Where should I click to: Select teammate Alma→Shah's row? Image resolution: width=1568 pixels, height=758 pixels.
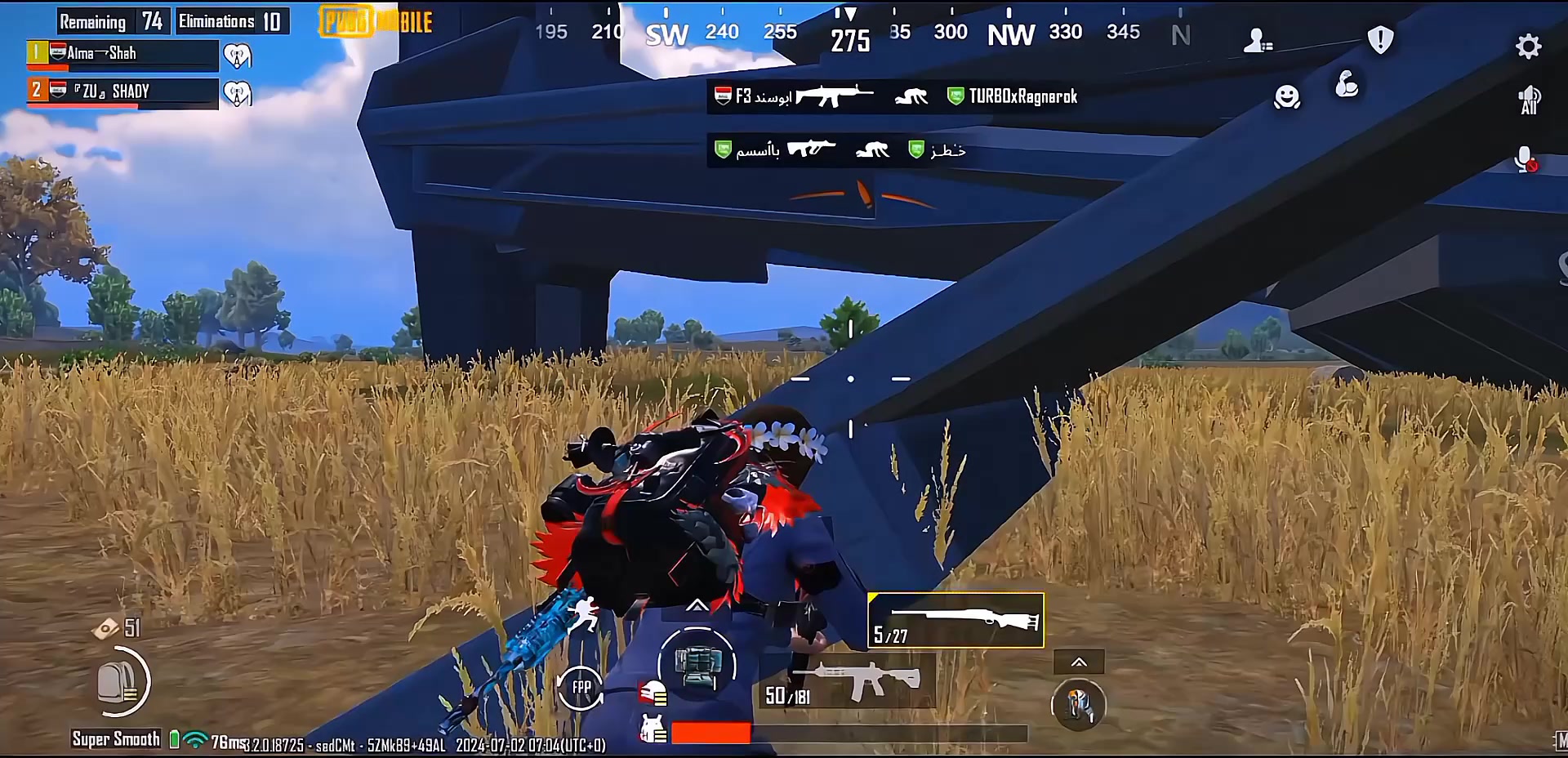click(122, 54)
